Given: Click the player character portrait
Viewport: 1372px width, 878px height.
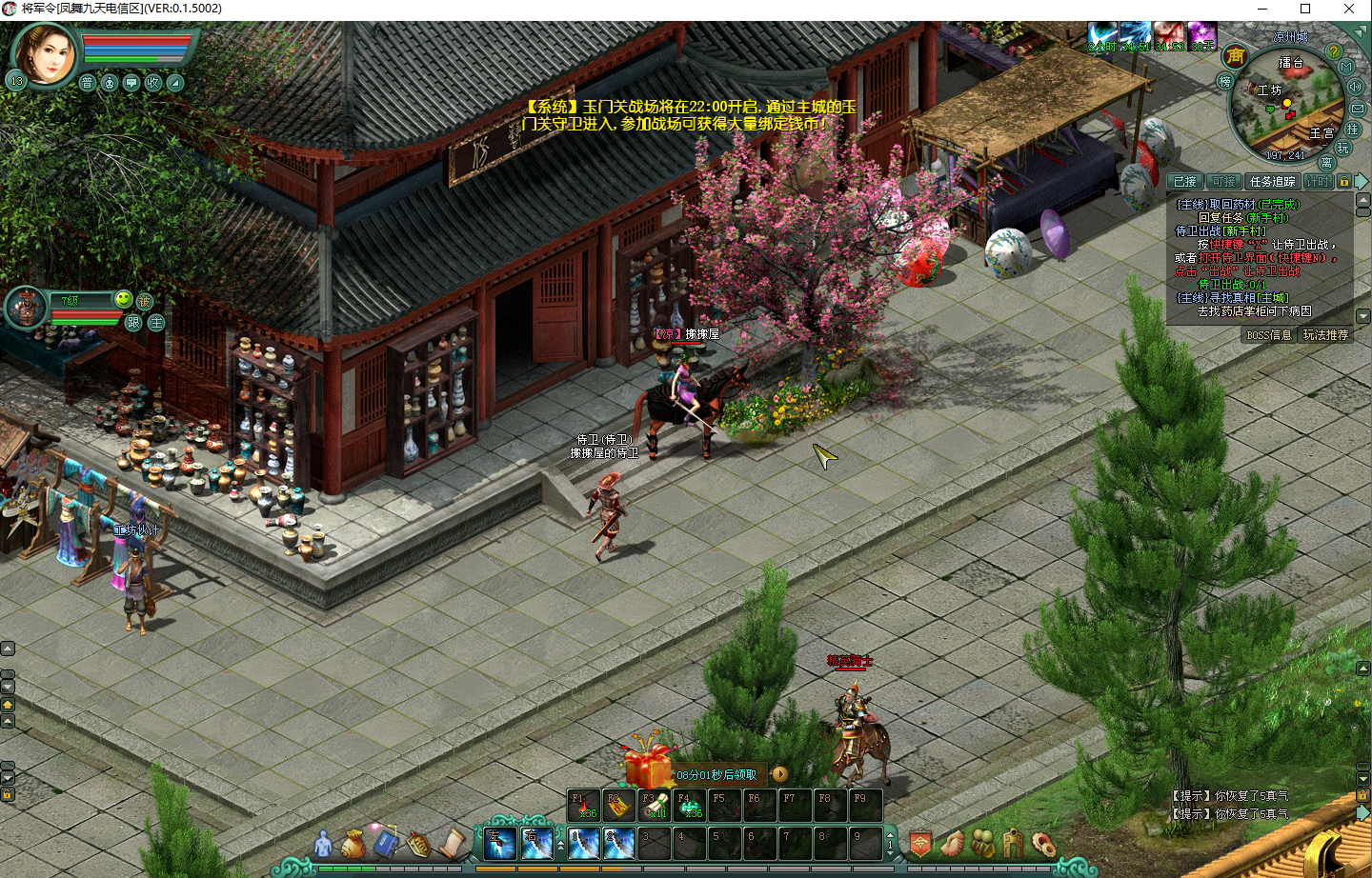Looking at the screenshot, I should (x=44, y=54).
